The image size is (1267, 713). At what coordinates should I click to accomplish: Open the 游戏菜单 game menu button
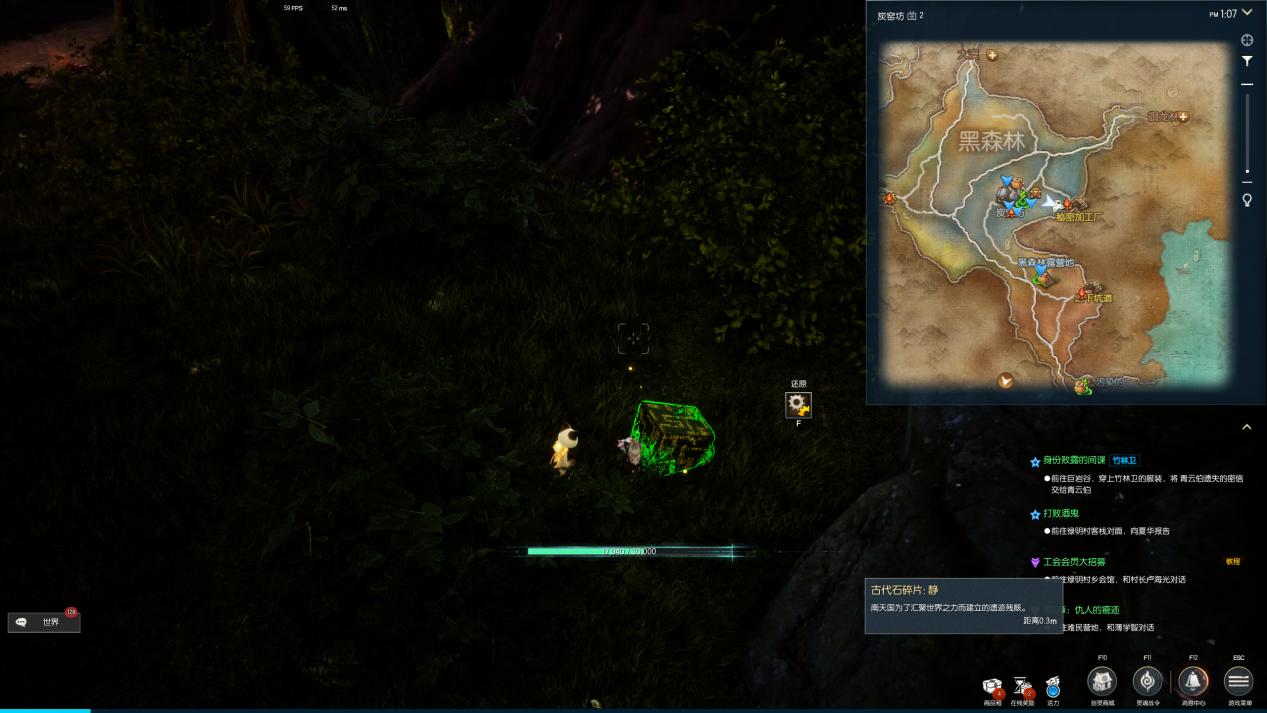click(x=1238, y=681)
